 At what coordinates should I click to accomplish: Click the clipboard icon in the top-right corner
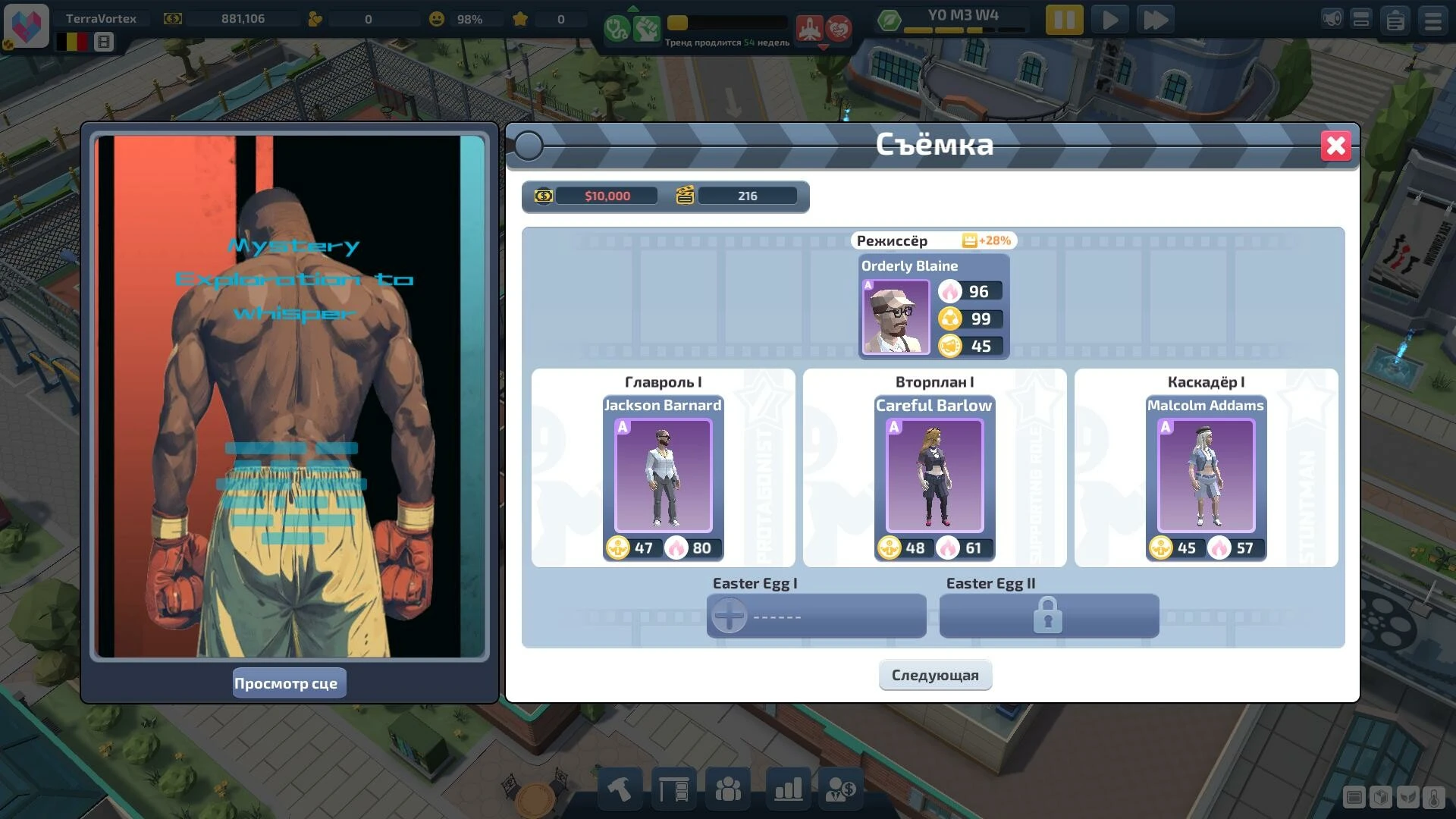[1396, 20]
